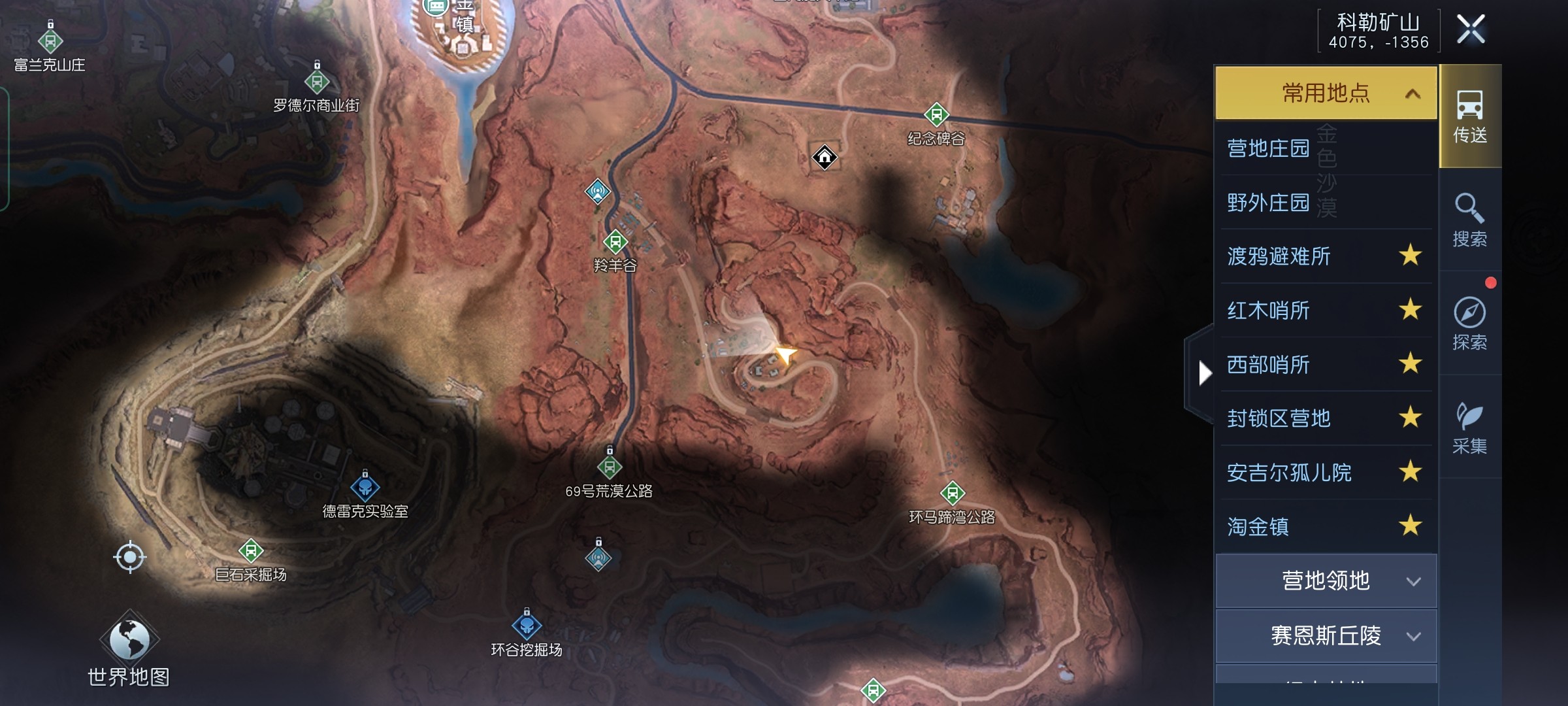
Task: Expand the 赛恩斯丘陵 section
Action: (1326, 636)
